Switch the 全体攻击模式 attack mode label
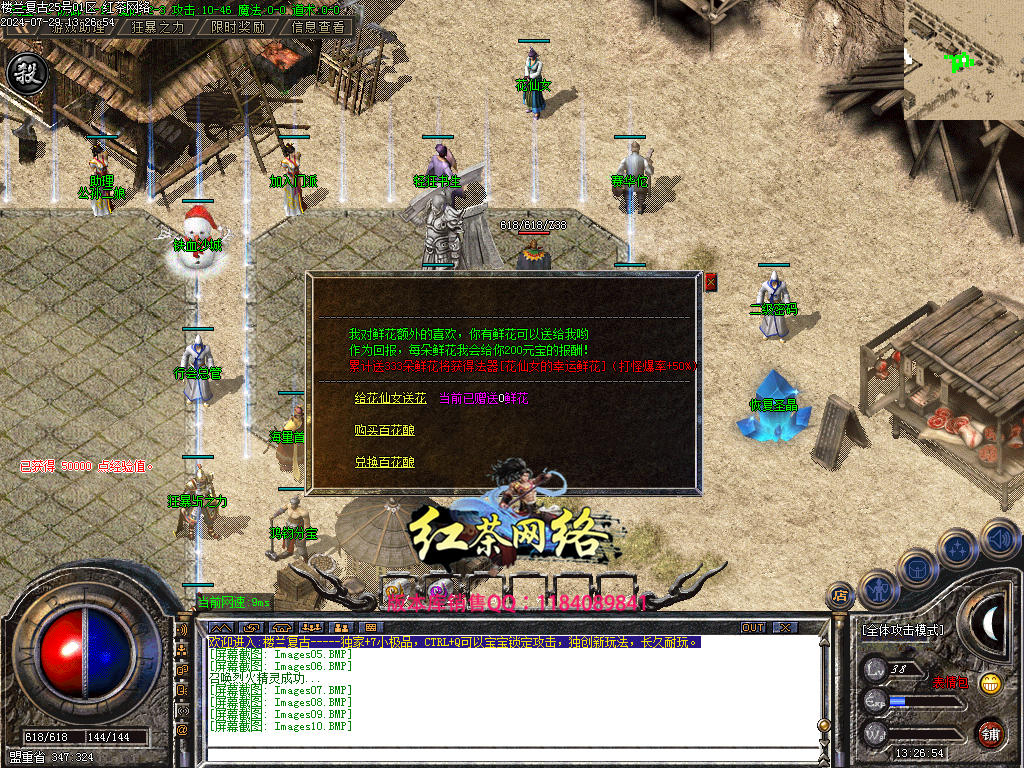The height and width of the screenshot is (768, 1024). (x=901, y=630)
